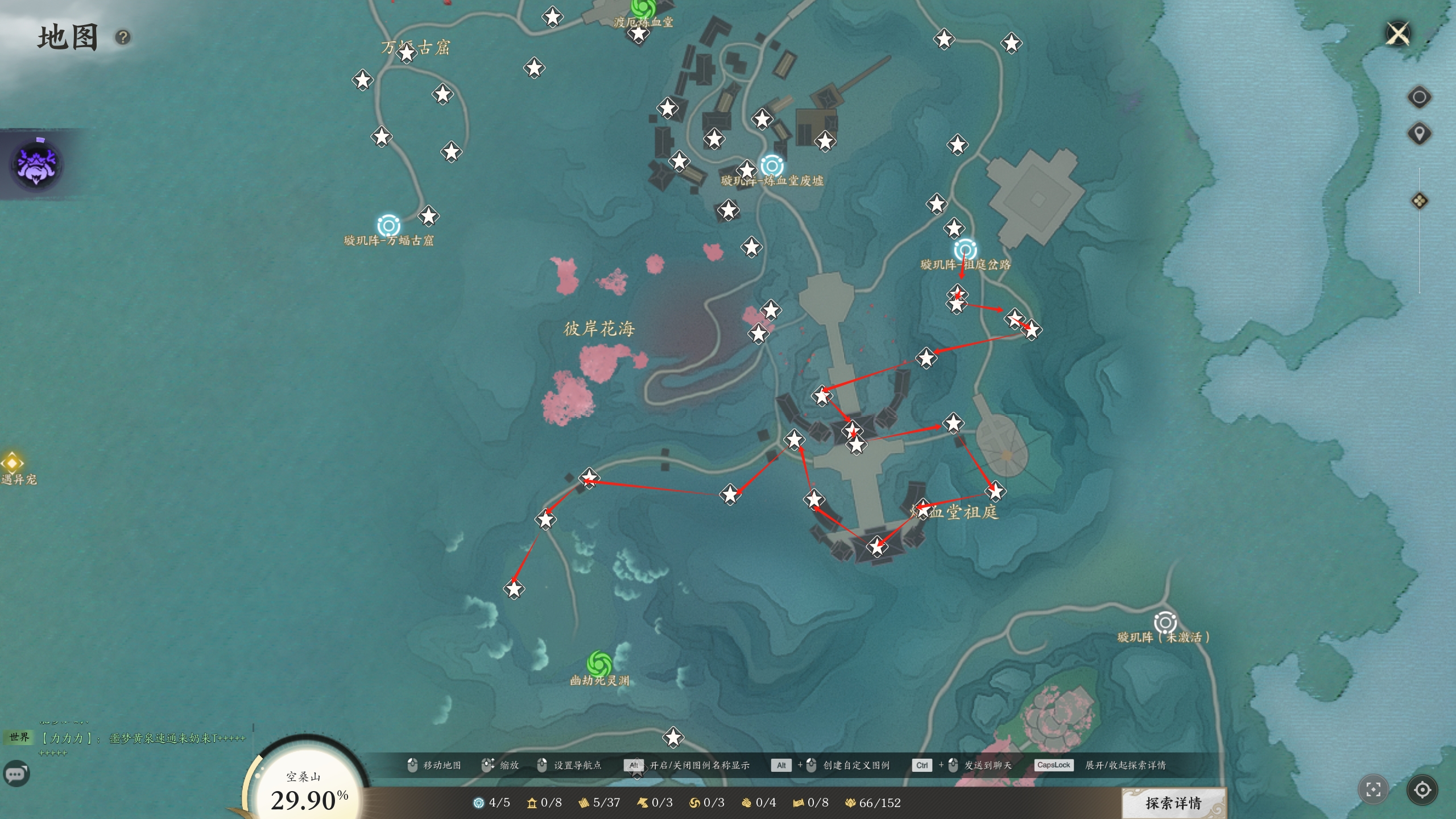The height and width of the screenshot is (819, 1456).
Task: Open the map help question mark
Action: pyautogui.click(x=123, y=38)
